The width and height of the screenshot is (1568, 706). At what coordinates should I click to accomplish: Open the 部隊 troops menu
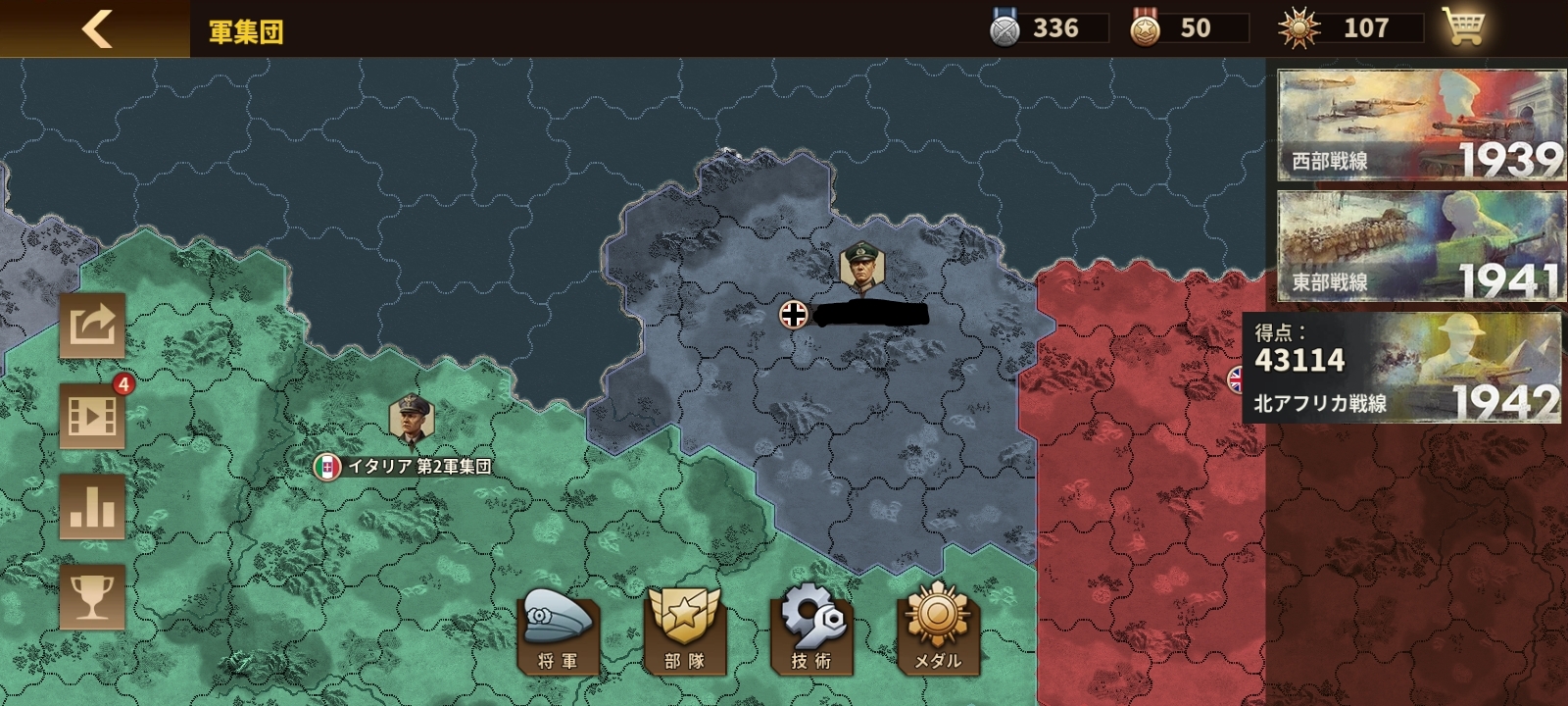tap(684, 631)
